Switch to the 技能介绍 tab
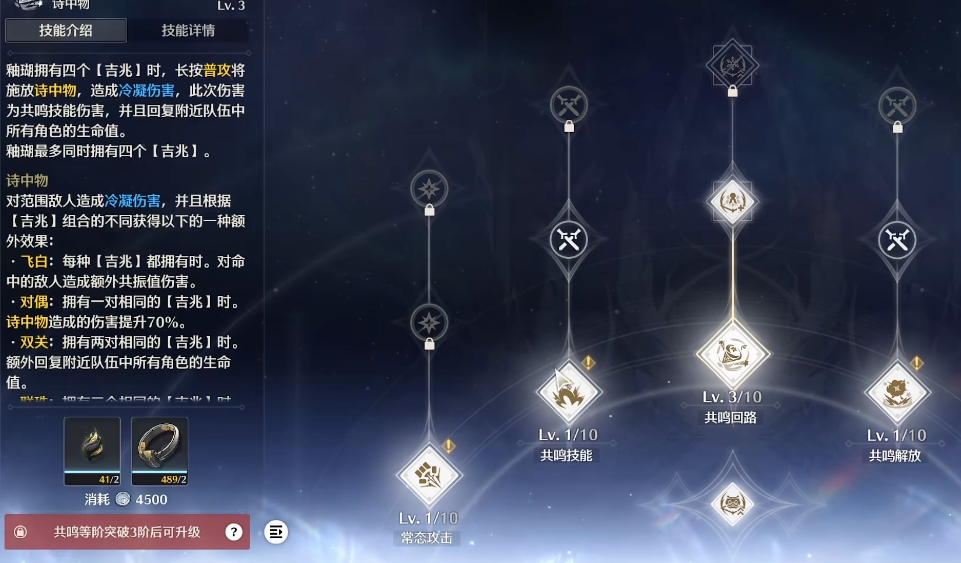 point(66,31)
